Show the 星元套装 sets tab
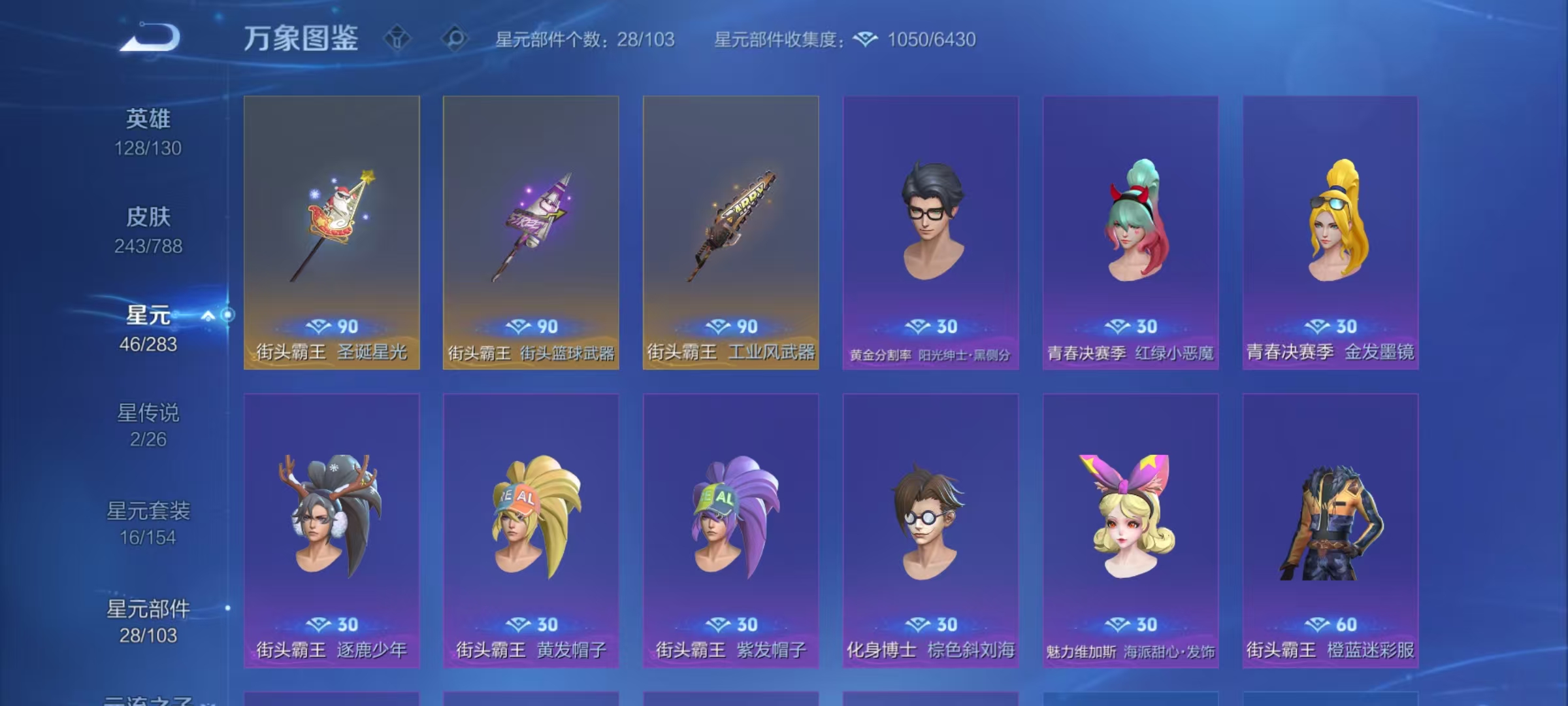This screenshot has width=1568, height=706. click(148, 523)
